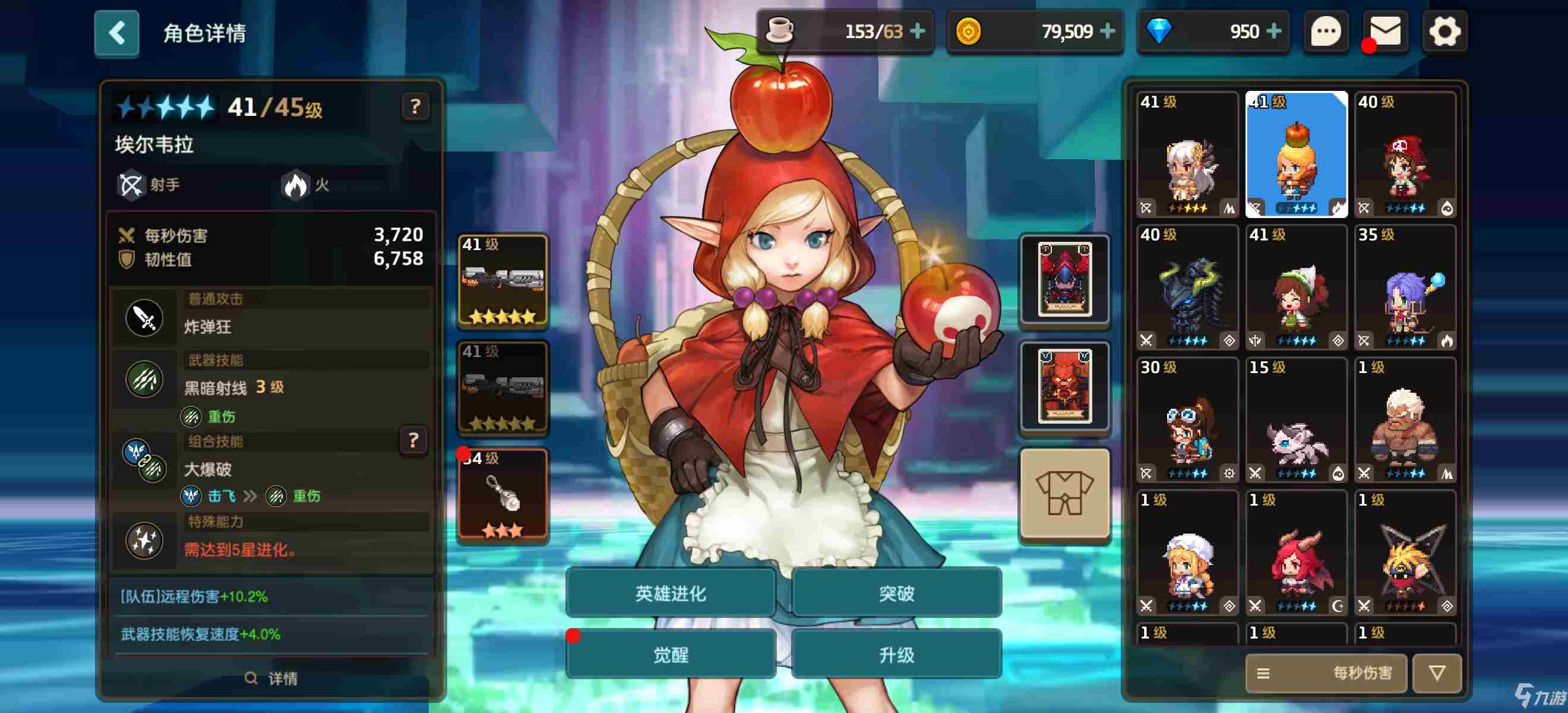Show character 详情 details
The image size is (1568, 713).
(271, 679)
